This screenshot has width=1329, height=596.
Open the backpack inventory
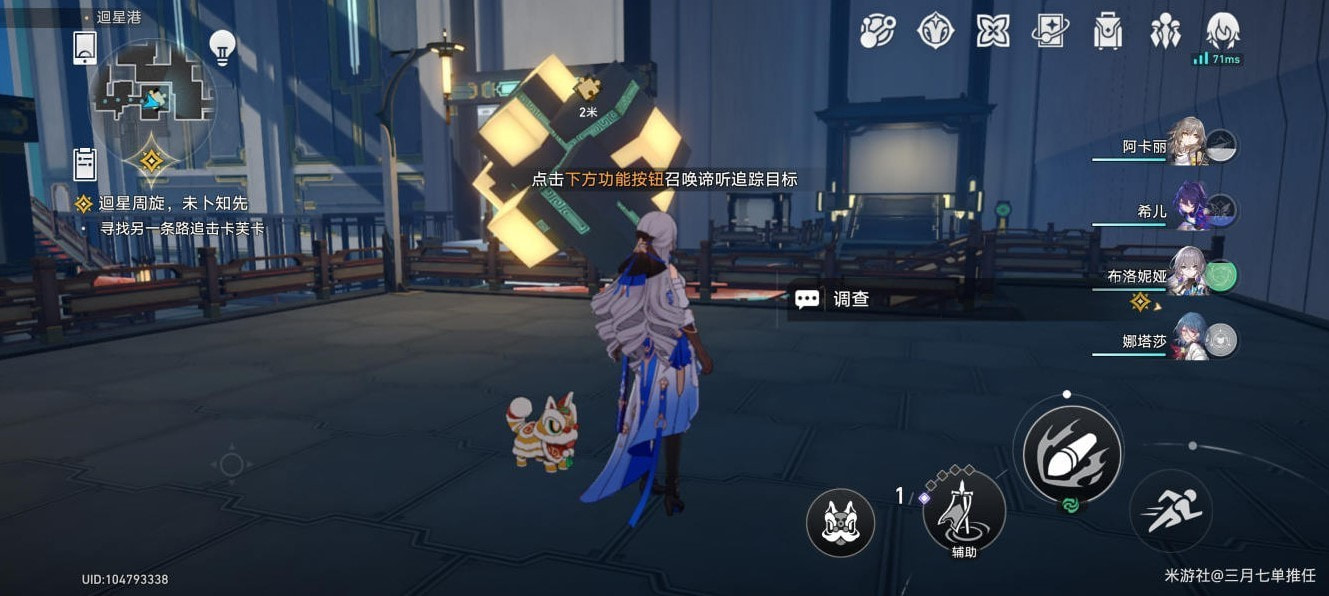click(1107, 31)
